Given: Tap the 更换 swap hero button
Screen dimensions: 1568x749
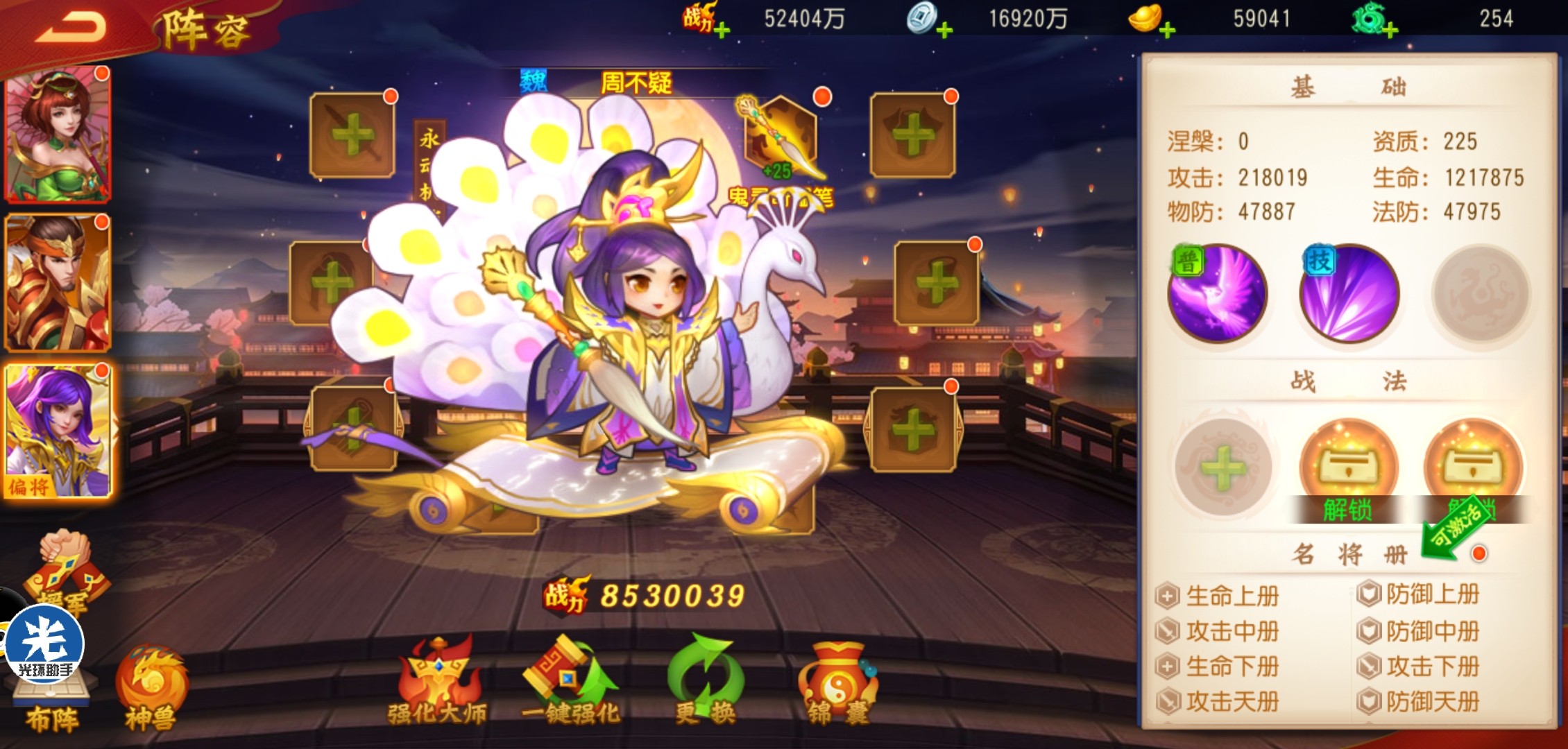Looking at the screenshot, I should 705,683.
